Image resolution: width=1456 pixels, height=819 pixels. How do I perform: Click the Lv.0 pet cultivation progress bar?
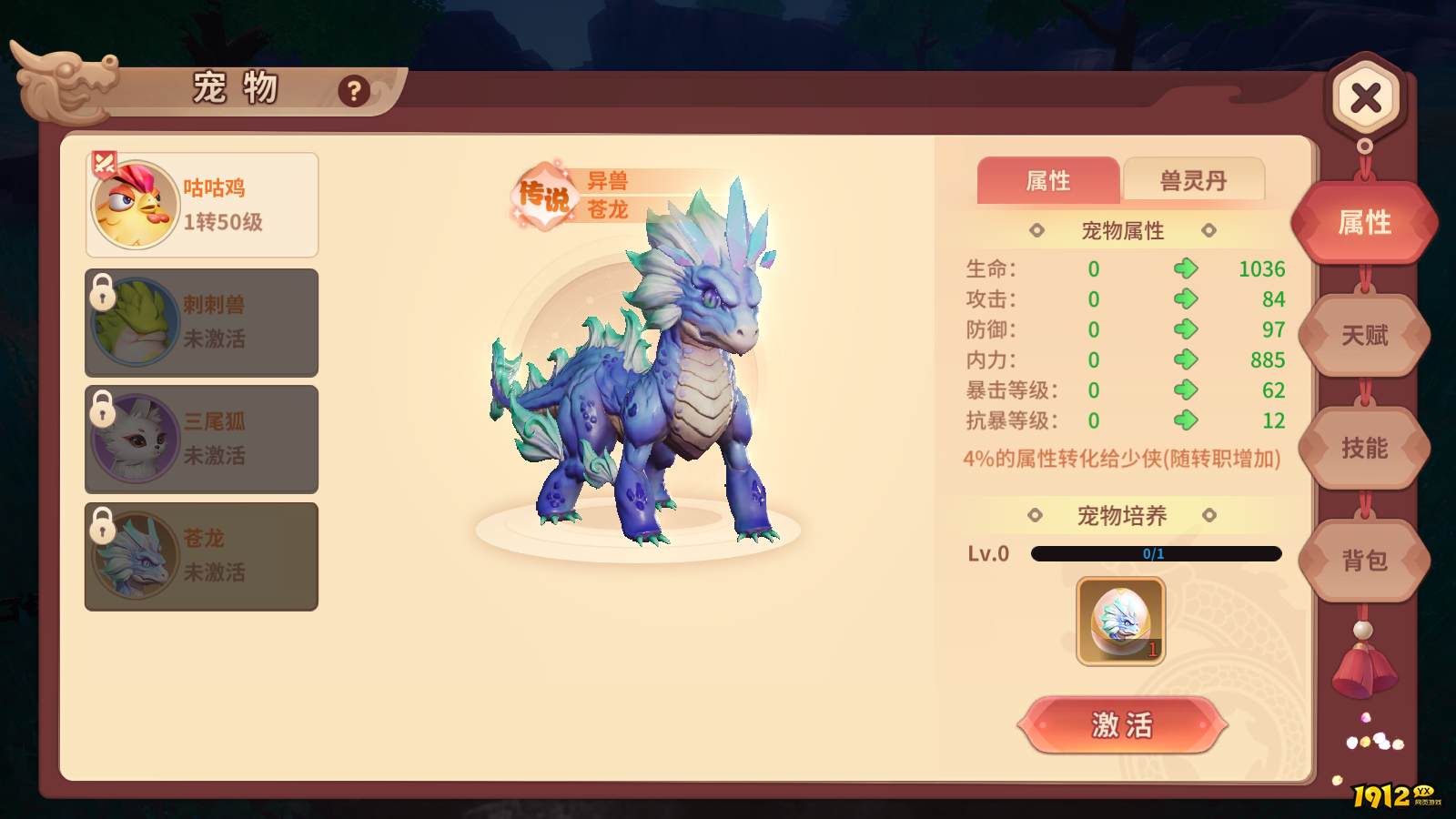tap(1156, 553)
